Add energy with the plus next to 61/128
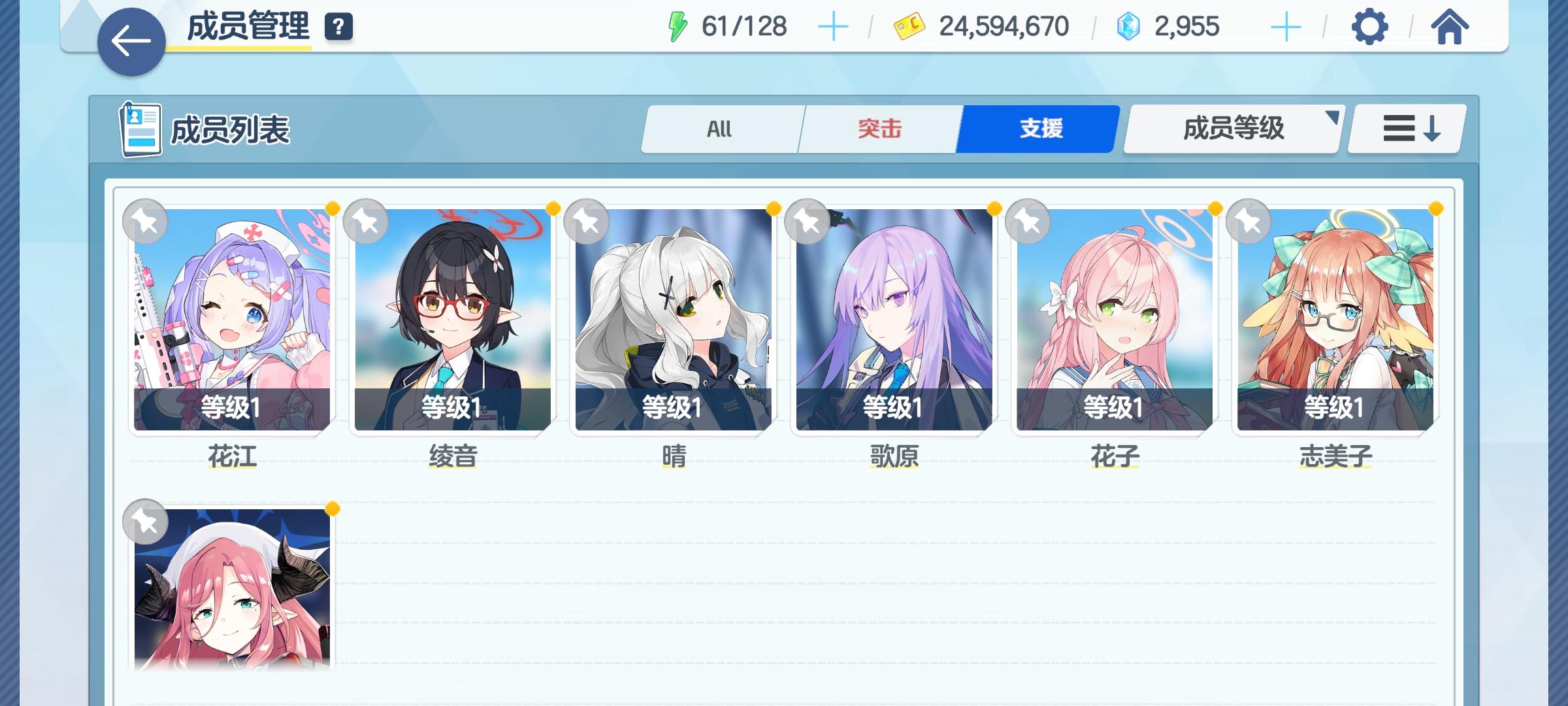This screenshot has height=706, width=1568. (x=834, y=27)
